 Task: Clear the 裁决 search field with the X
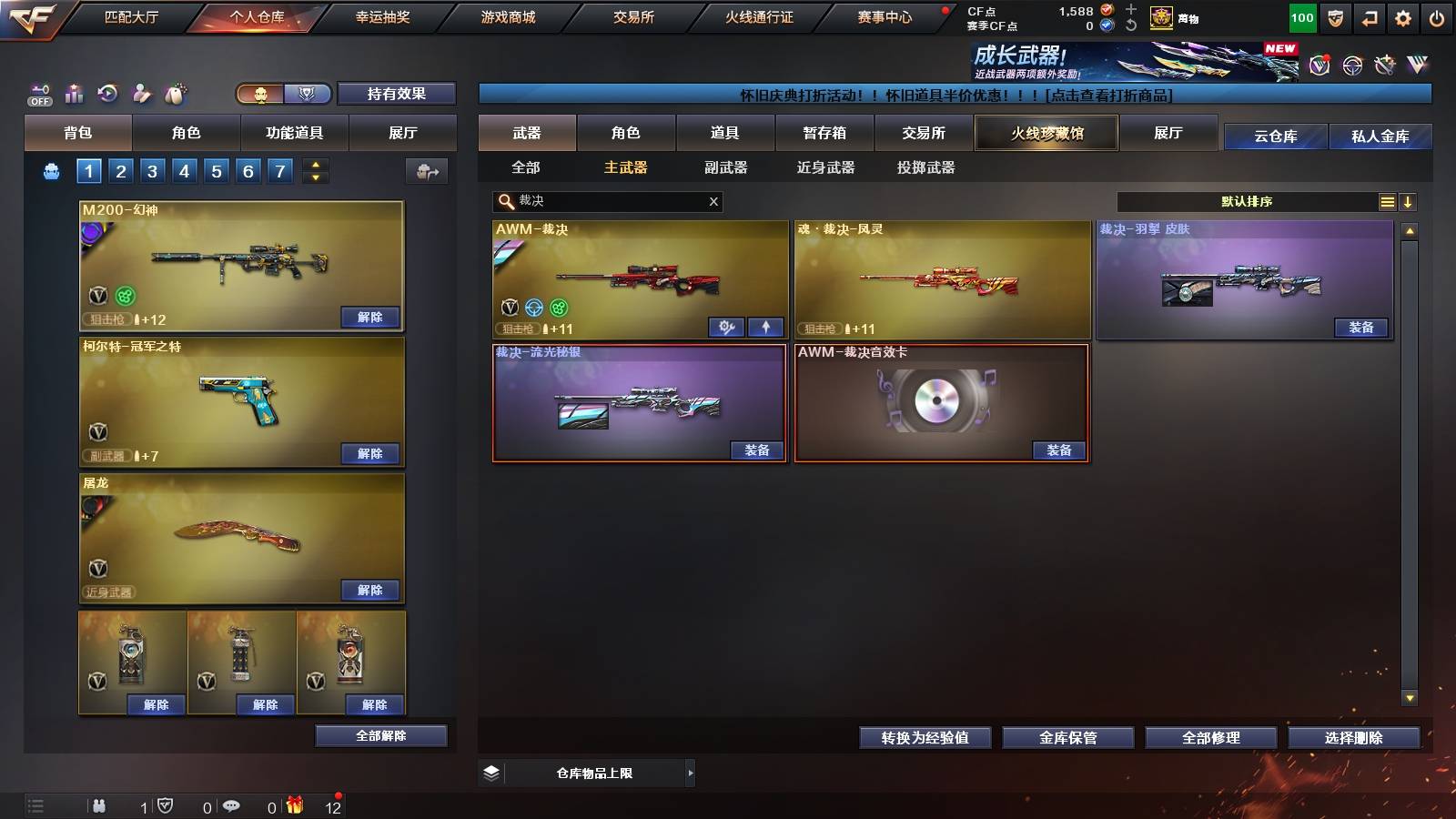[713, 202]
